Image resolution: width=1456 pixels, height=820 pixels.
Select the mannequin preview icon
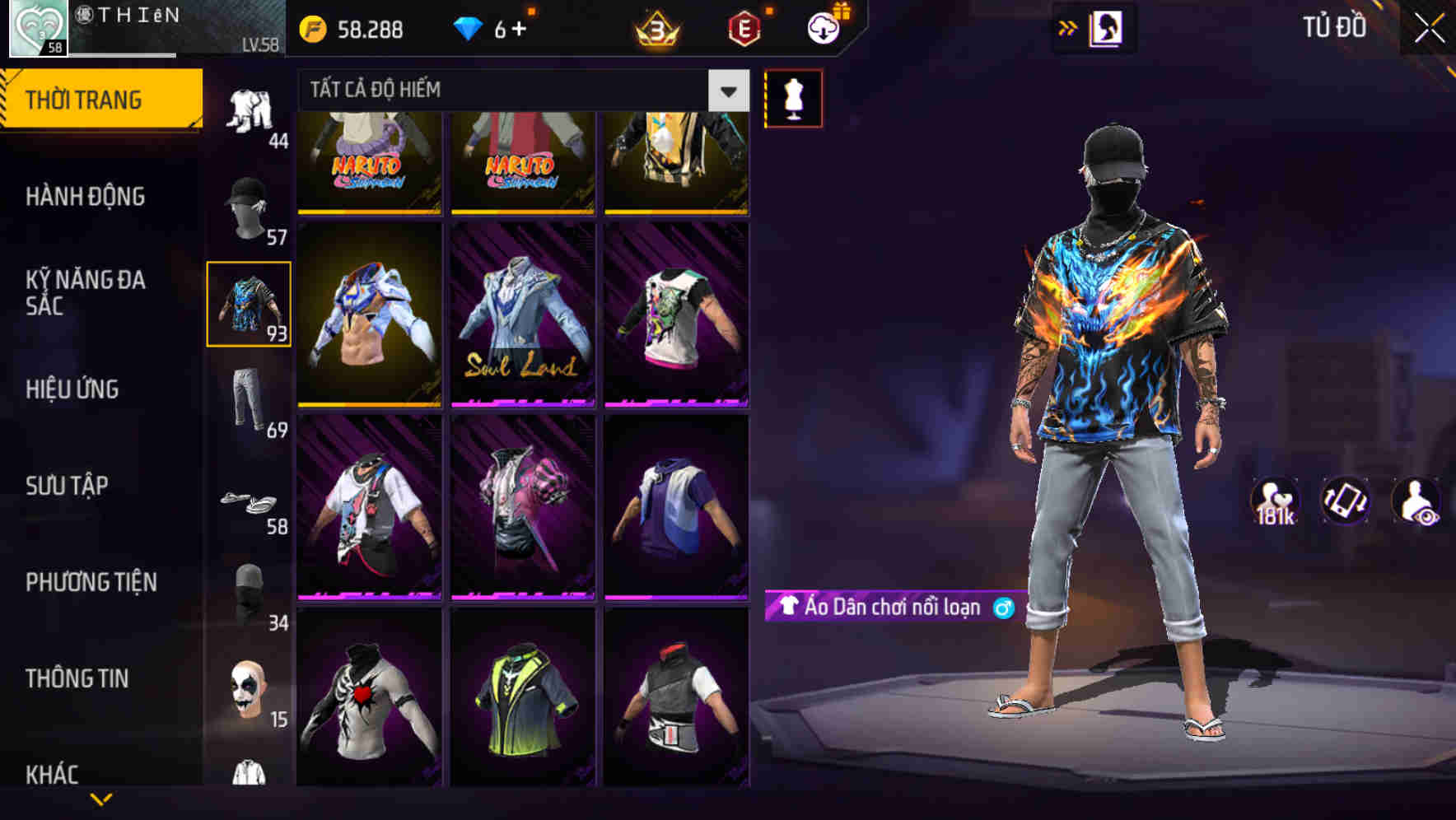point(793,98)
